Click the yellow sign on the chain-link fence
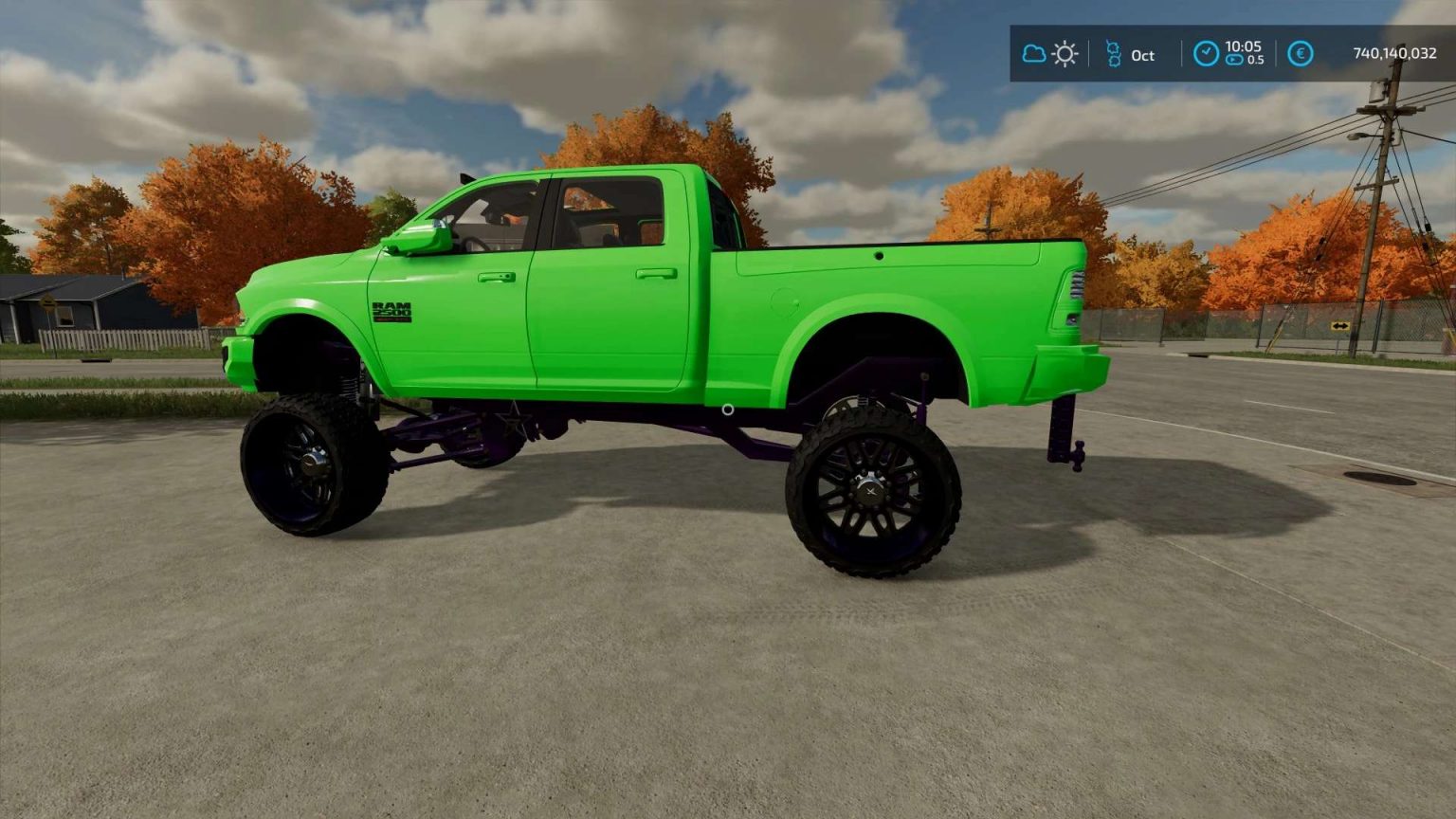1456x819 pixels. pyautogui.click(x=1339, y=327)
